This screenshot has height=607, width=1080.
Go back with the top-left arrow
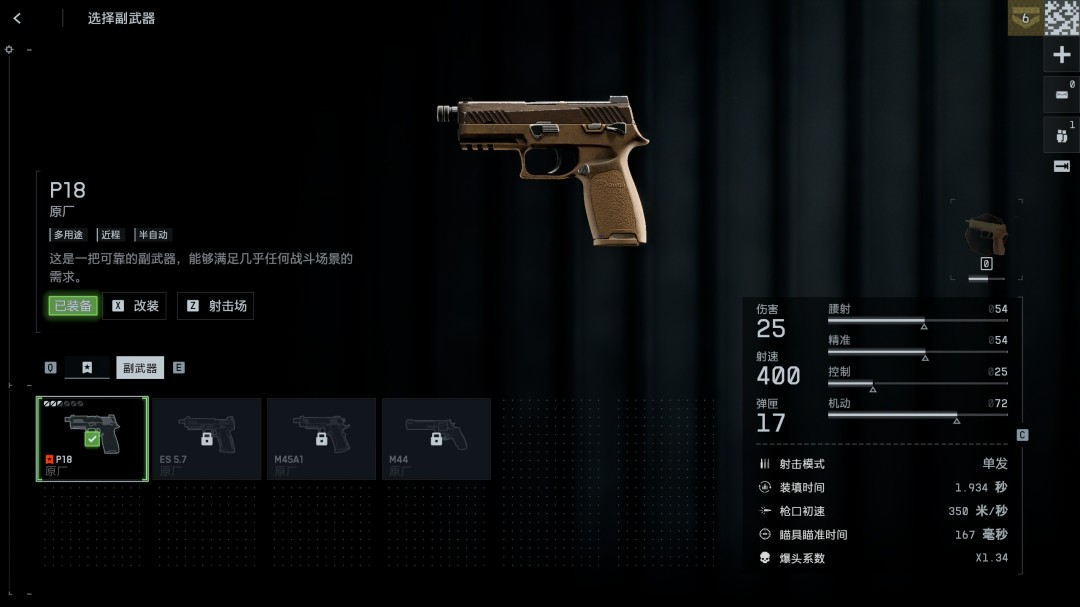[18, 18]
